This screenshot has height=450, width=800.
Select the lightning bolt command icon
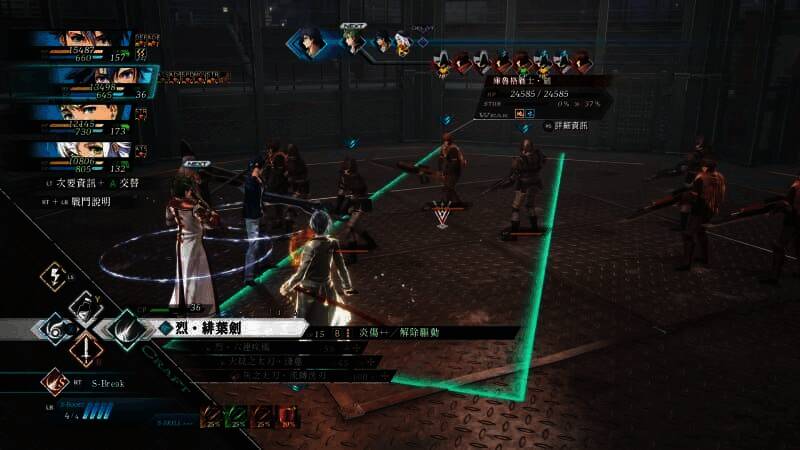[x=54, y=276]
